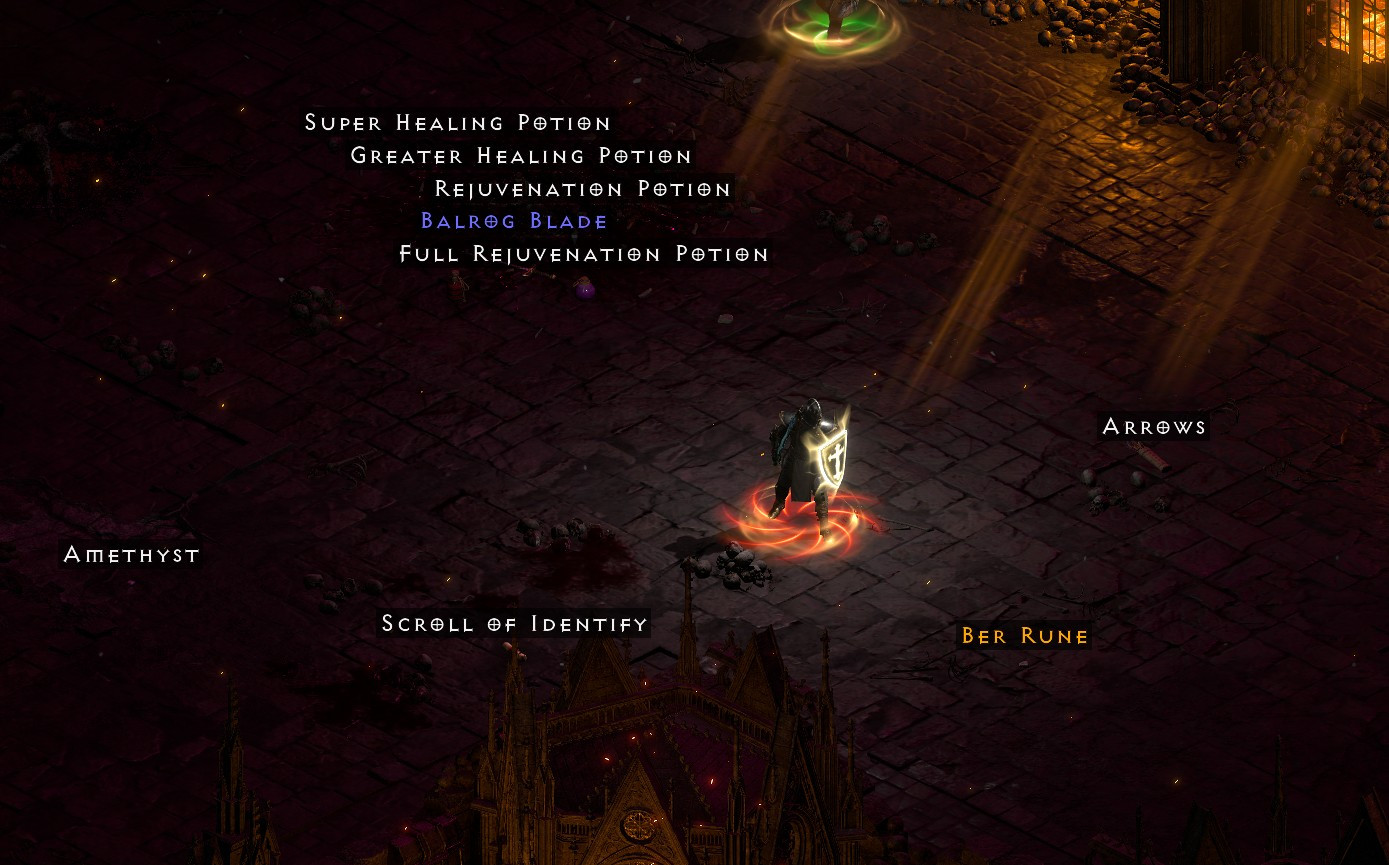This screenshot has width=1389, height=865.
Task: Collect the Greater Healing Potion
Action: pyautogui.click(x=520, y=156)
